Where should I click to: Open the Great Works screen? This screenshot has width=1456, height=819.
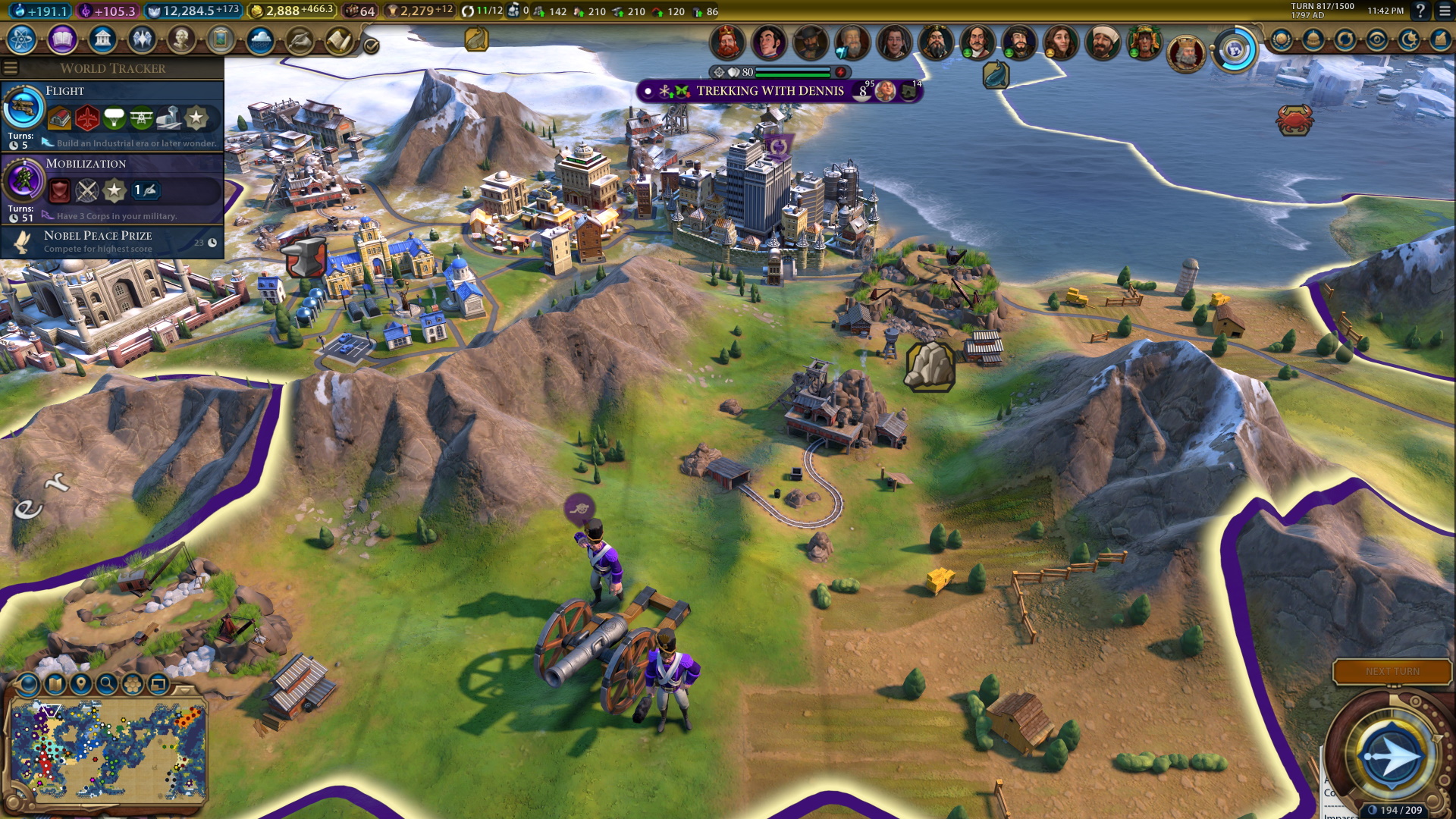[x=221, y=39]
